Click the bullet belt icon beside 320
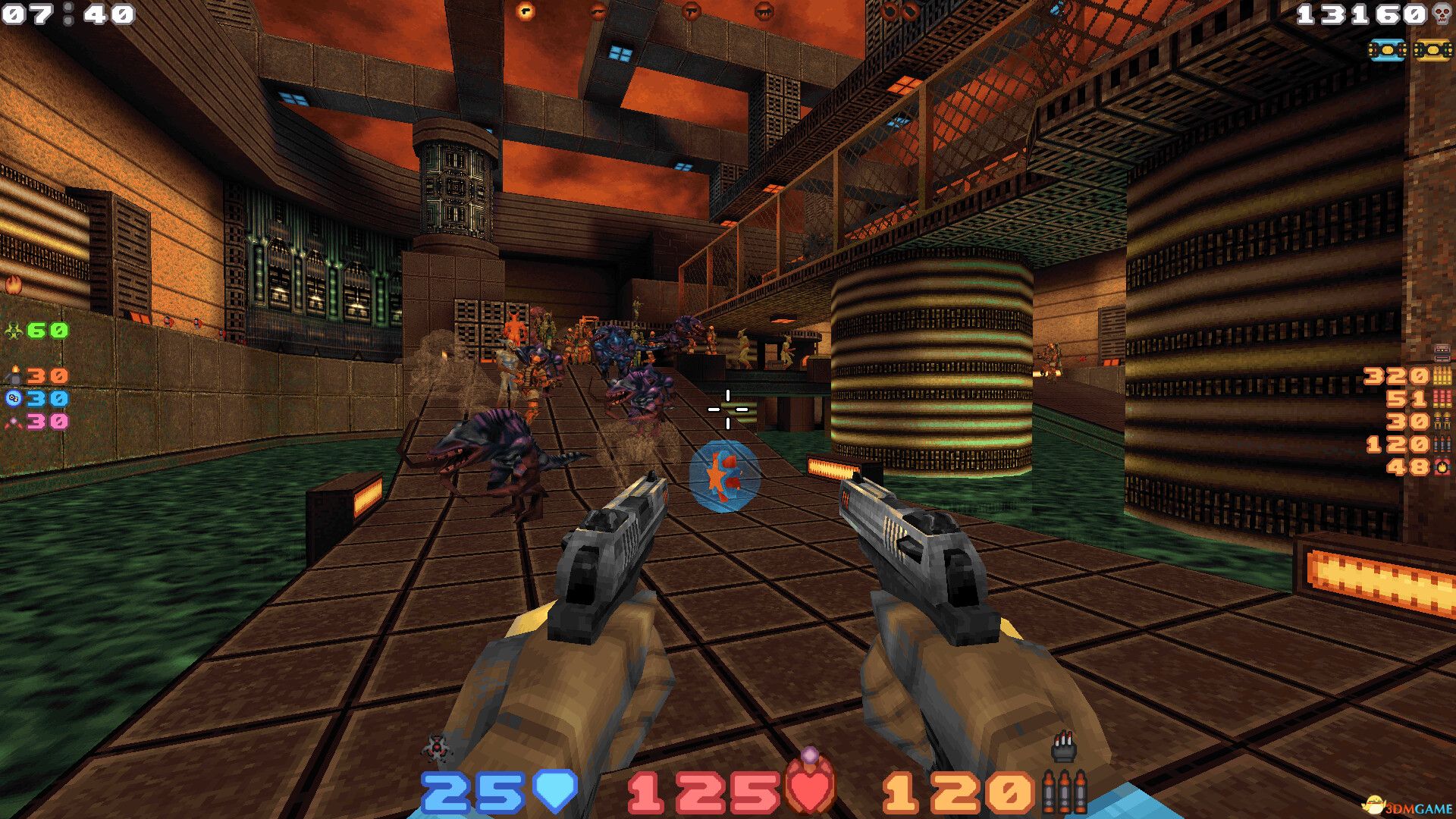 point(1441,376)
